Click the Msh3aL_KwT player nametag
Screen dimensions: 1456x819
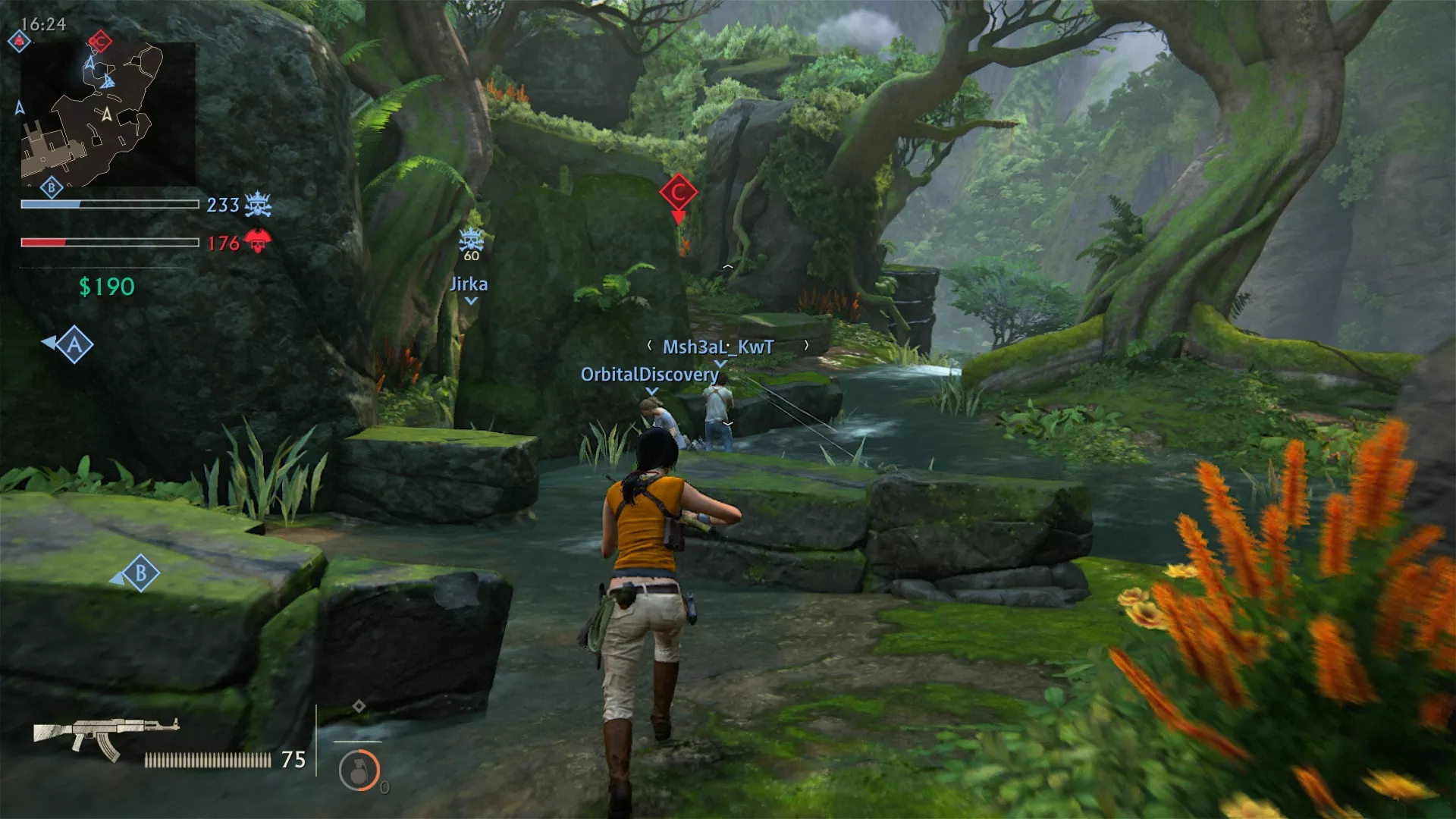[x=717, y=347]
